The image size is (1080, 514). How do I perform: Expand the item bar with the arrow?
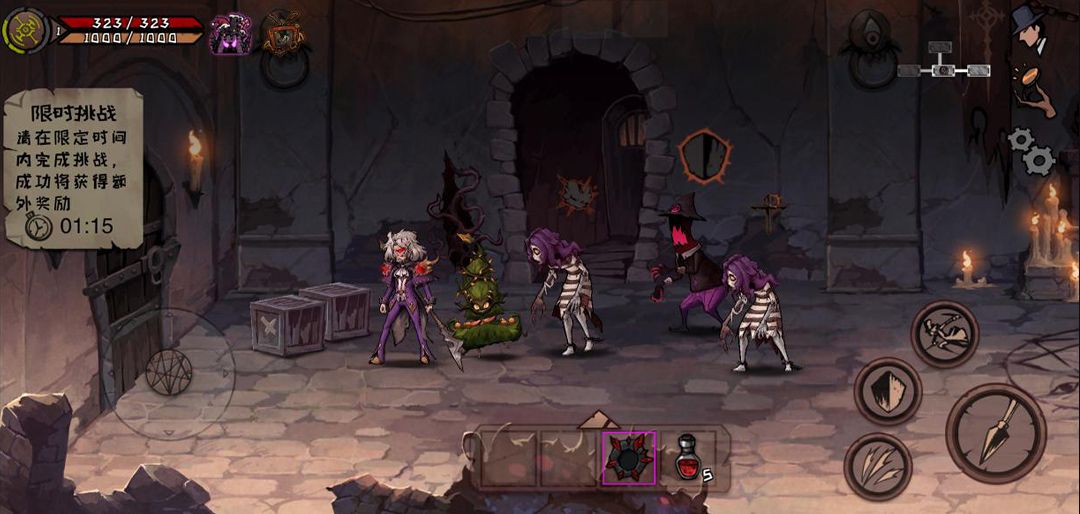coord(598,420)
